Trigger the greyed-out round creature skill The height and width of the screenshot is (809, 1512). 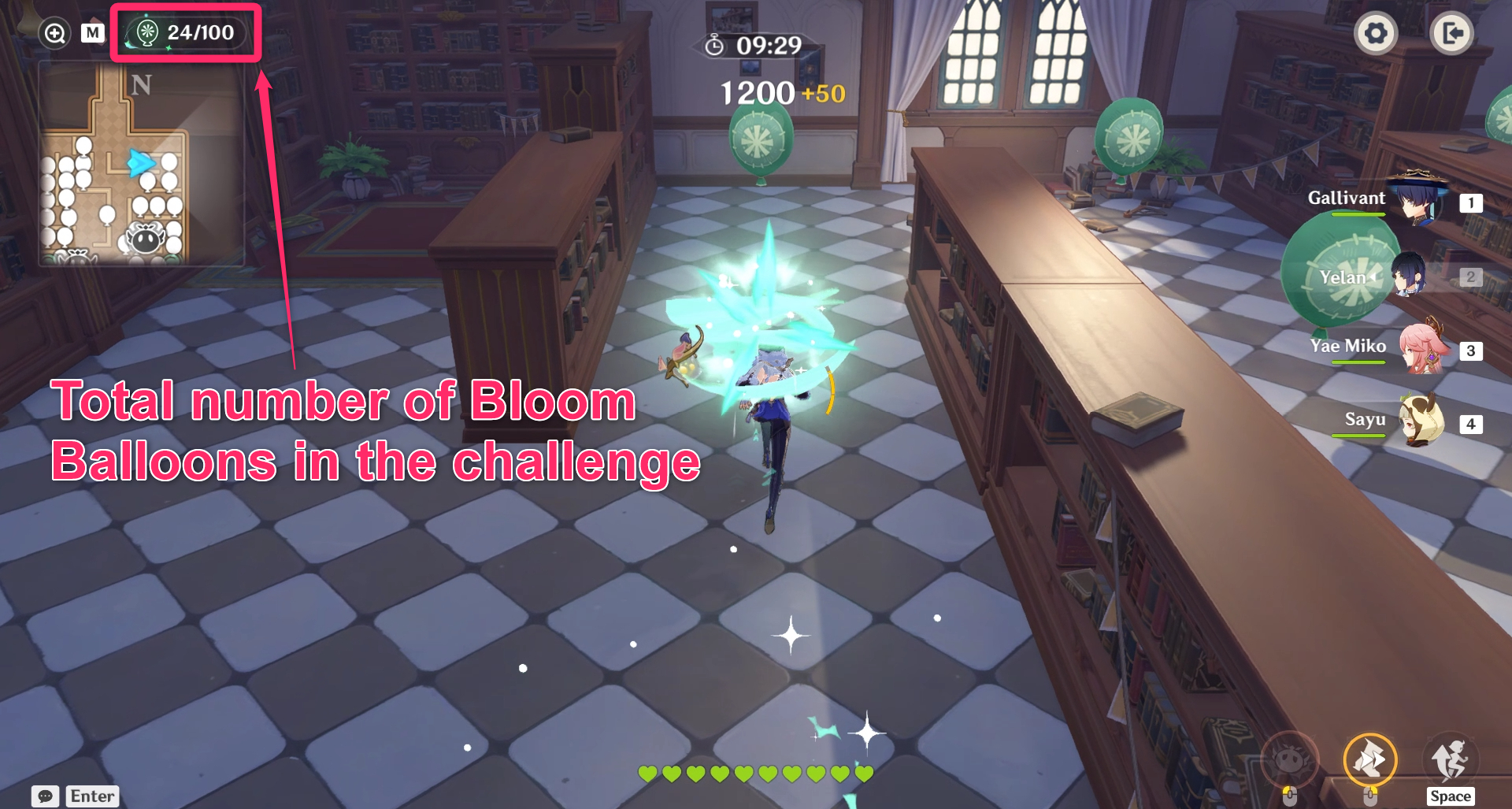(x=1289, y=759)
